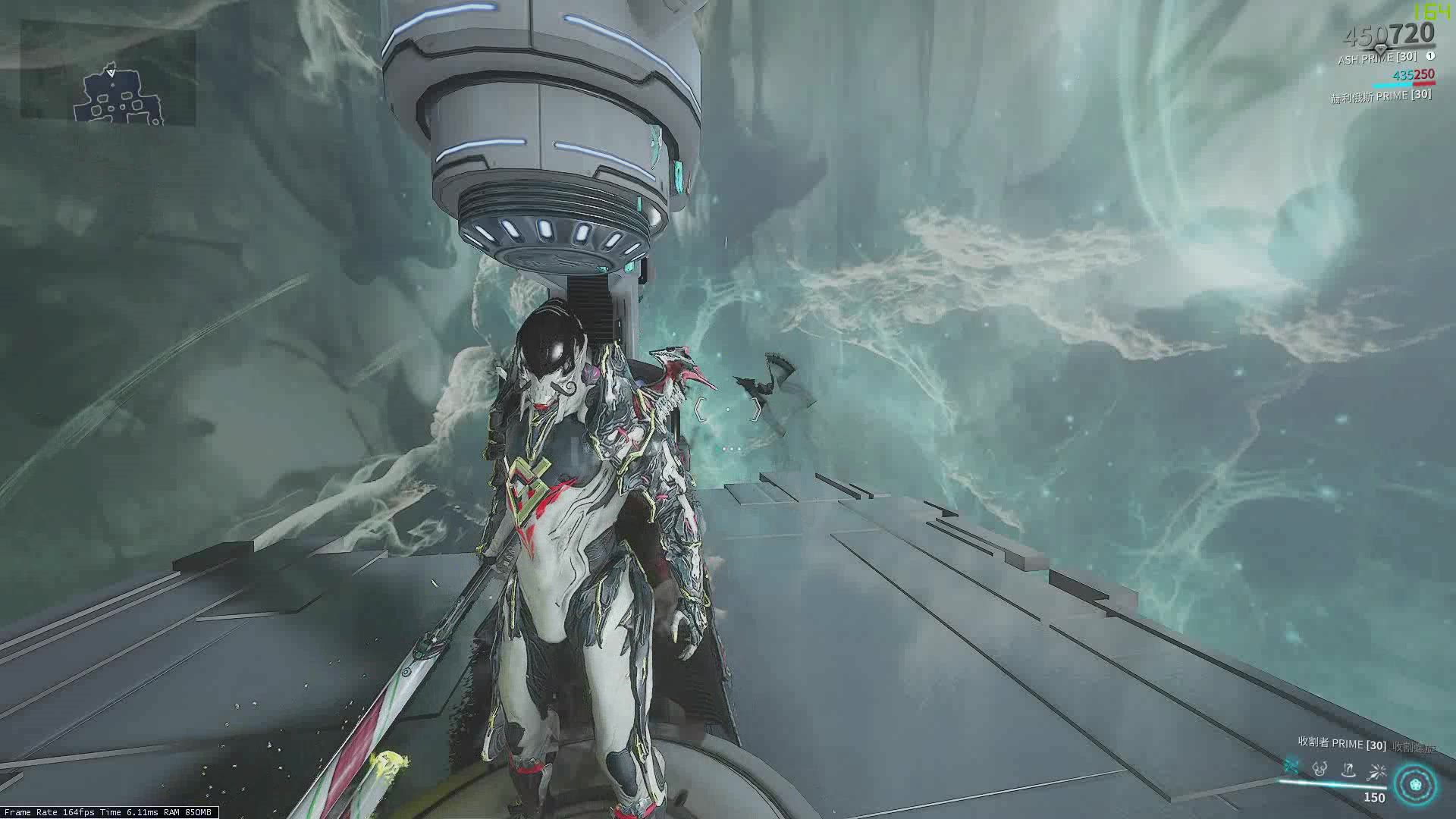Screen dimensions: 1456x819
Task: Activate the Blade Storm ability icon
Action: [1376, 771]
